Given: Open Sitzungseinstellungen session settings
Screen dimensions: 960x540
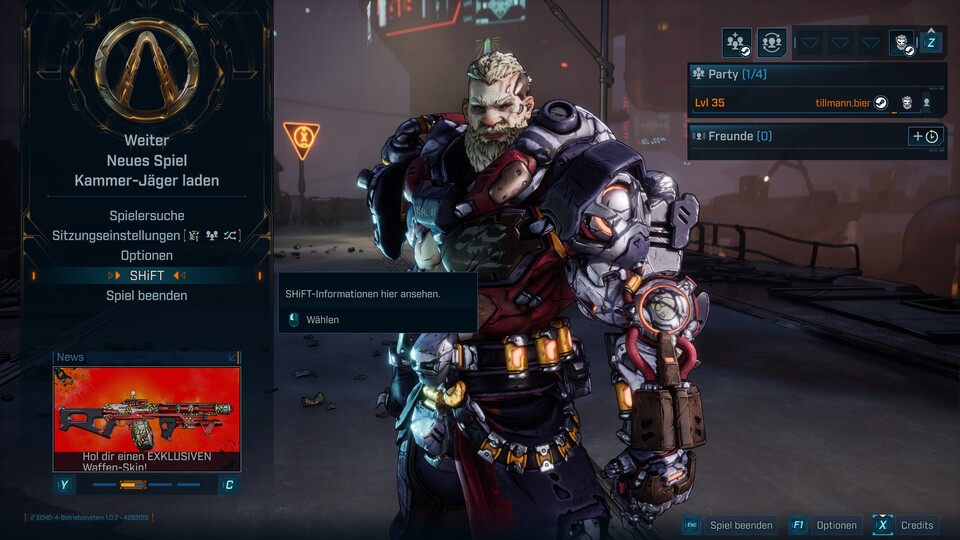Looking at the screenshot, I should [146, 236].
